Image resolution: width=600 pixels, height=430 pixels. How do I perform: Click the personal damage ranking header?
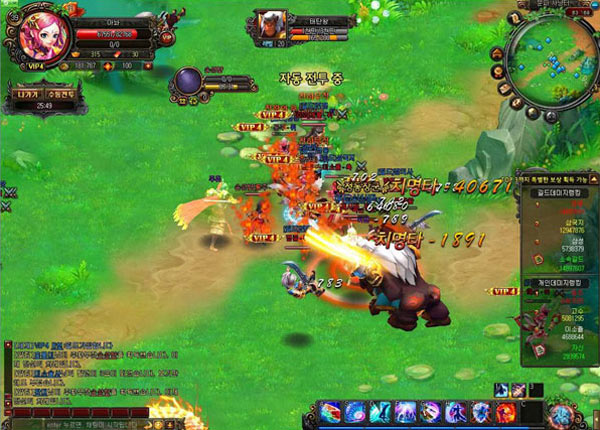pos(558,285)
